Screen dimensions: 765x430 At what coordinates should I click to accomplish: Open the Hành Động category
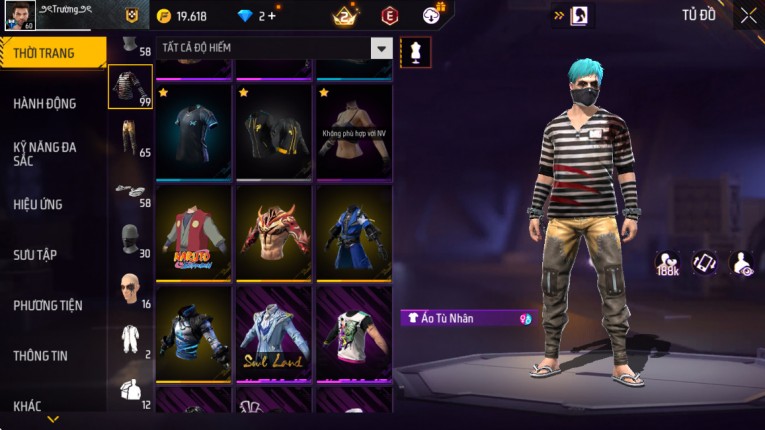click(45, 103)
